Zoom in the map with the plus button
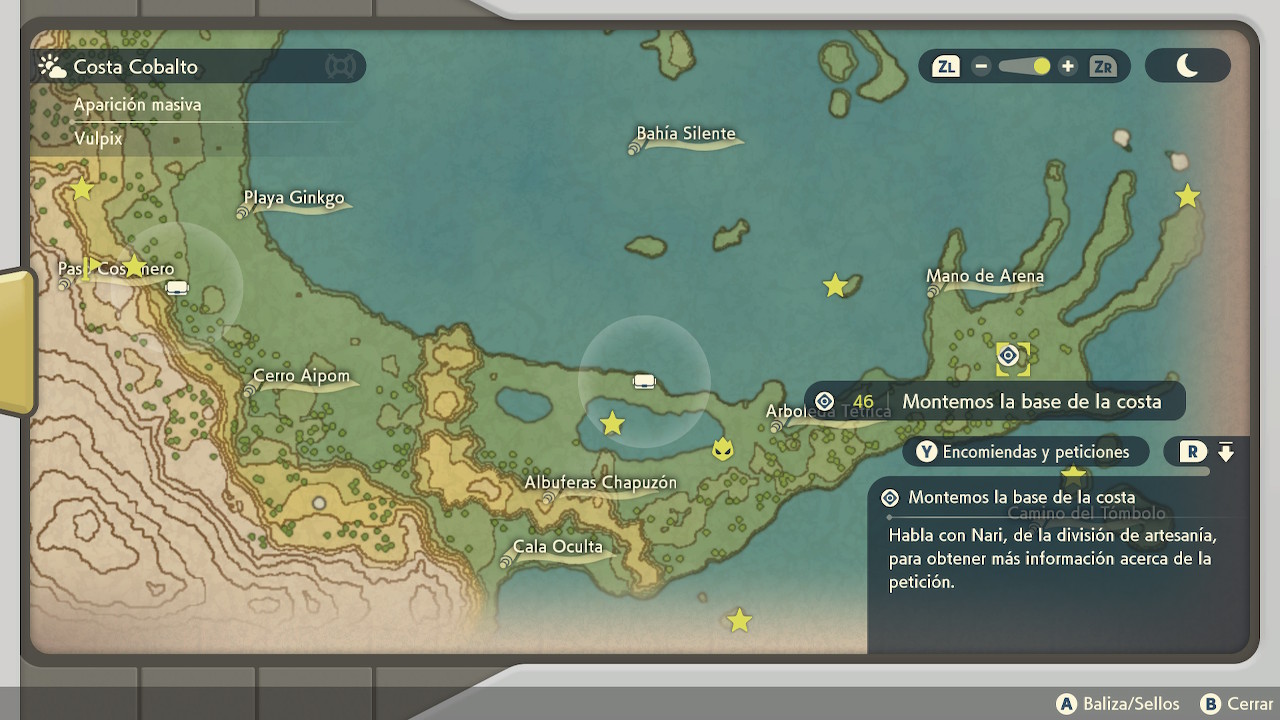Viewport: 1280px width, 720px height. (1068, 67)
